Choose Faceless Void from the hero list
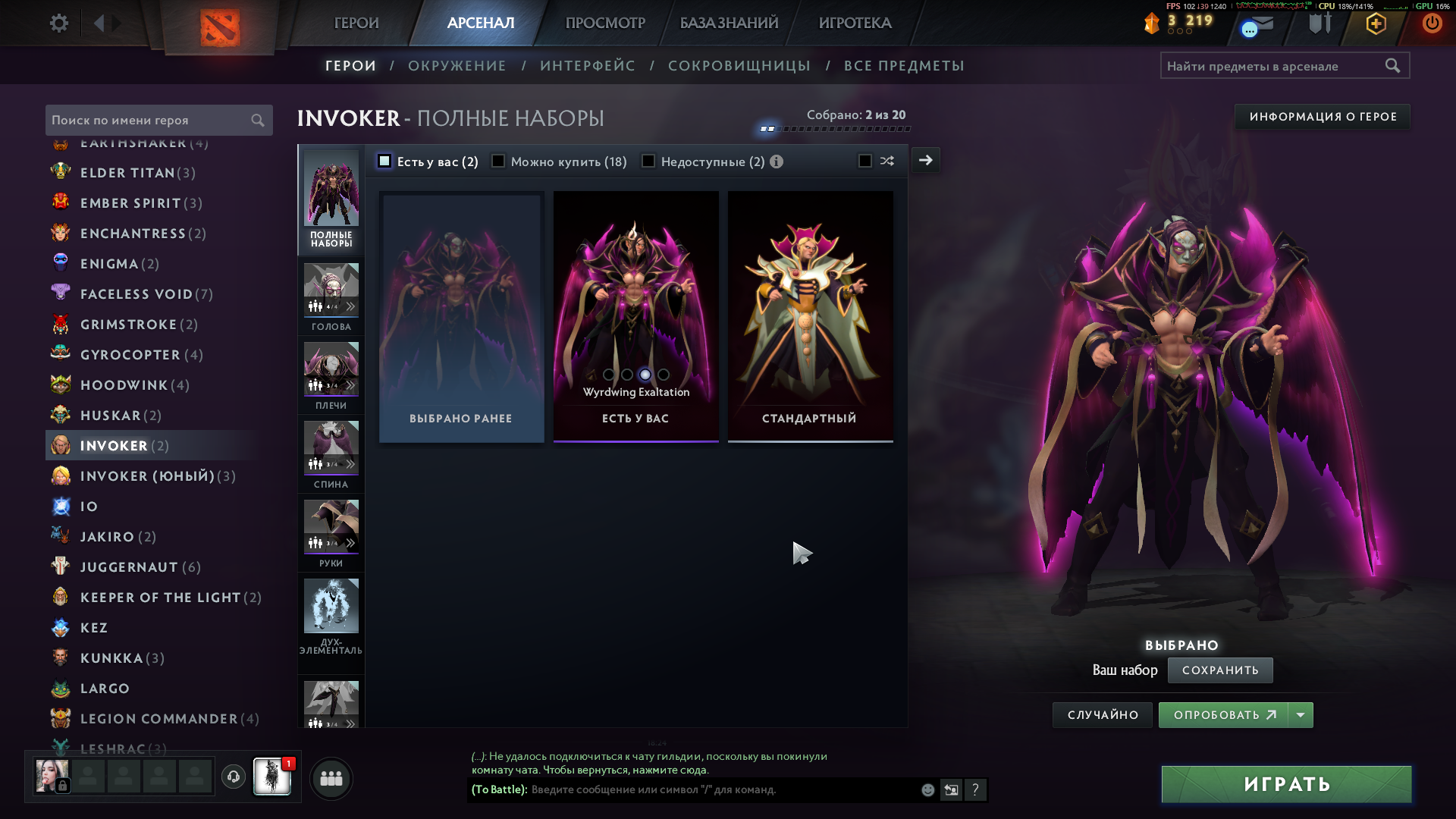1456x819 pixels. tap(136, 294)
